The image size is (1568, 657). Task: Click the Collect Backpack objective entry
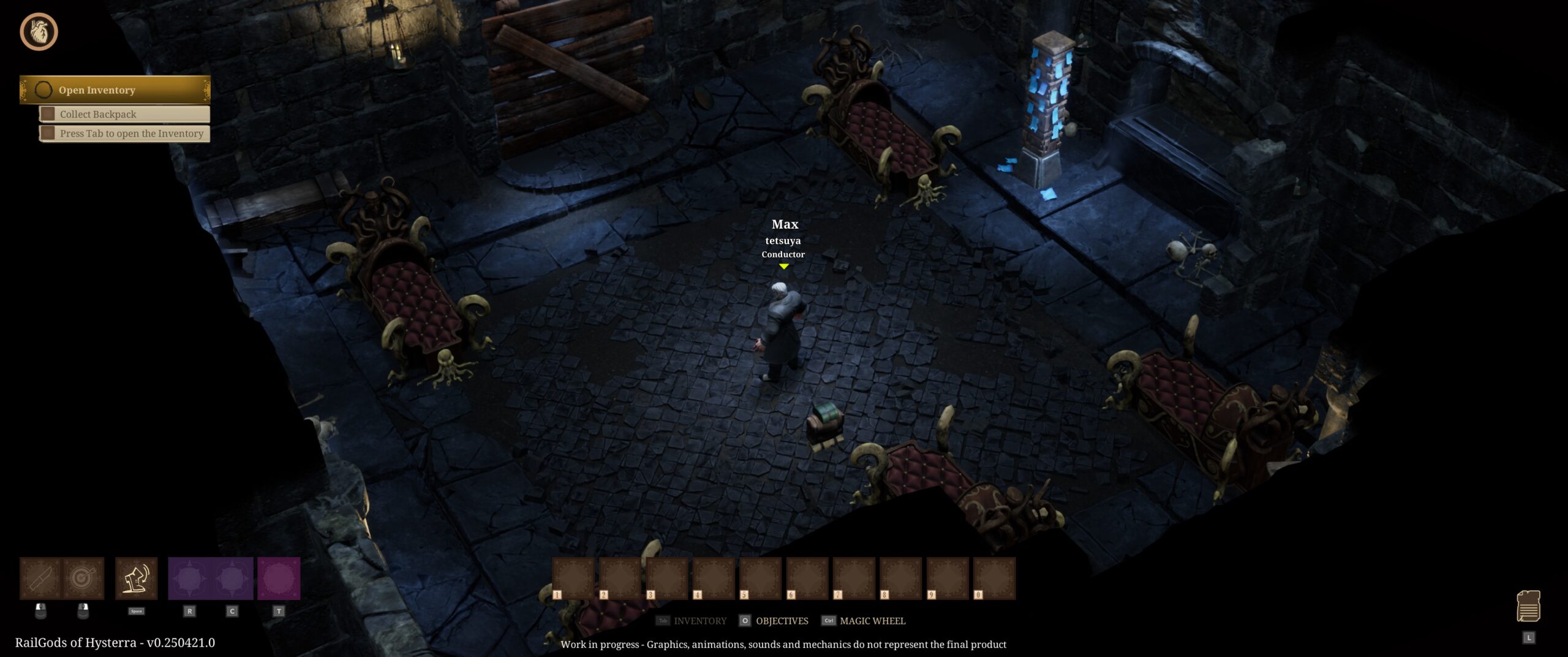[x=124, y=114]
